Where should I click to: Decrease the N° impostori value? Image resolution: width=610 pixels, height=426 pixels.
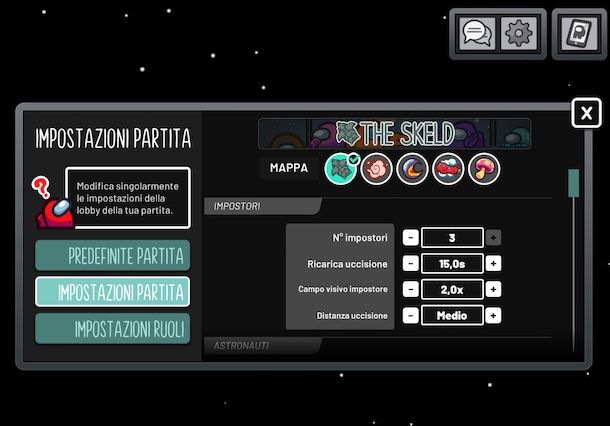click(x=411, y=238)
